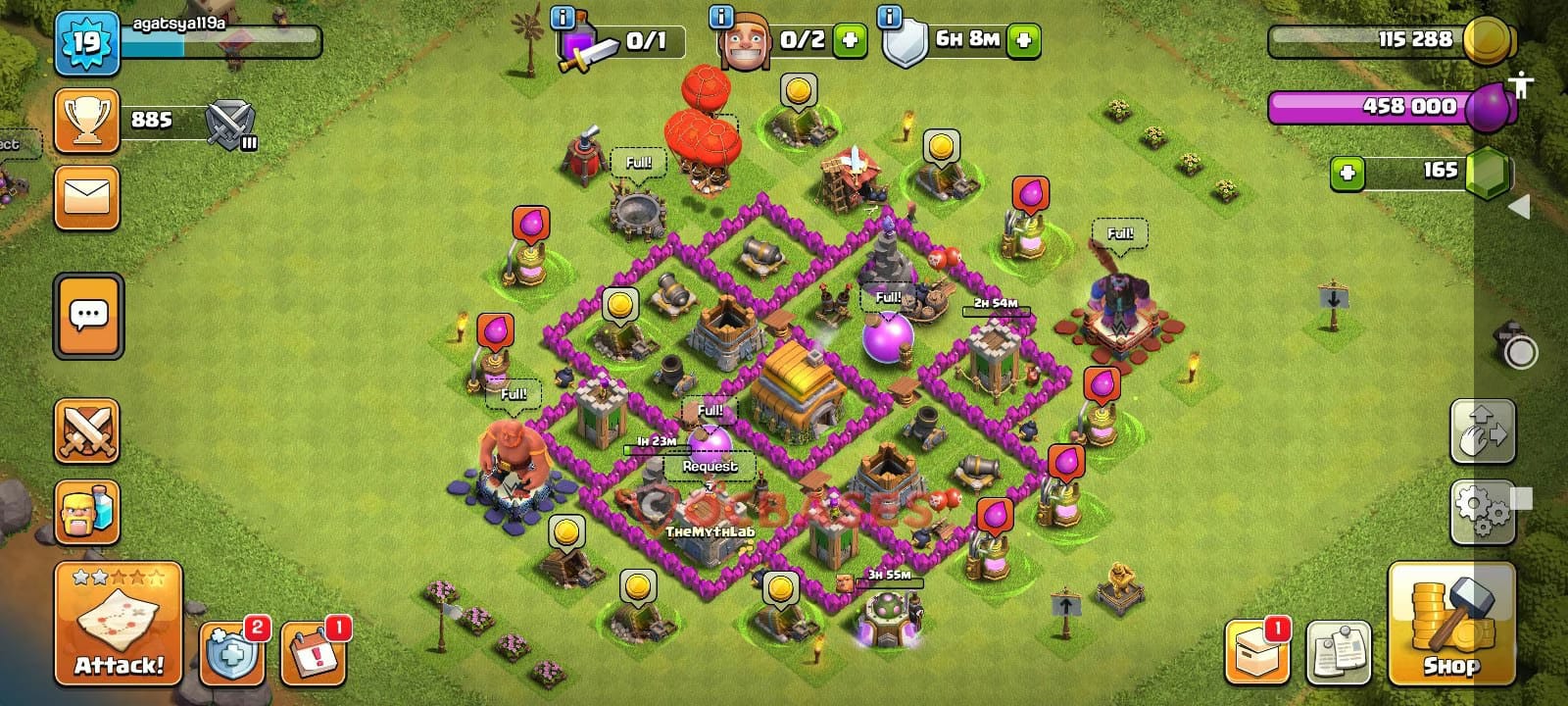Open the chat bubble panel
The width and height of the screenshot is (1568, 706).
click(x=88, y=314)
